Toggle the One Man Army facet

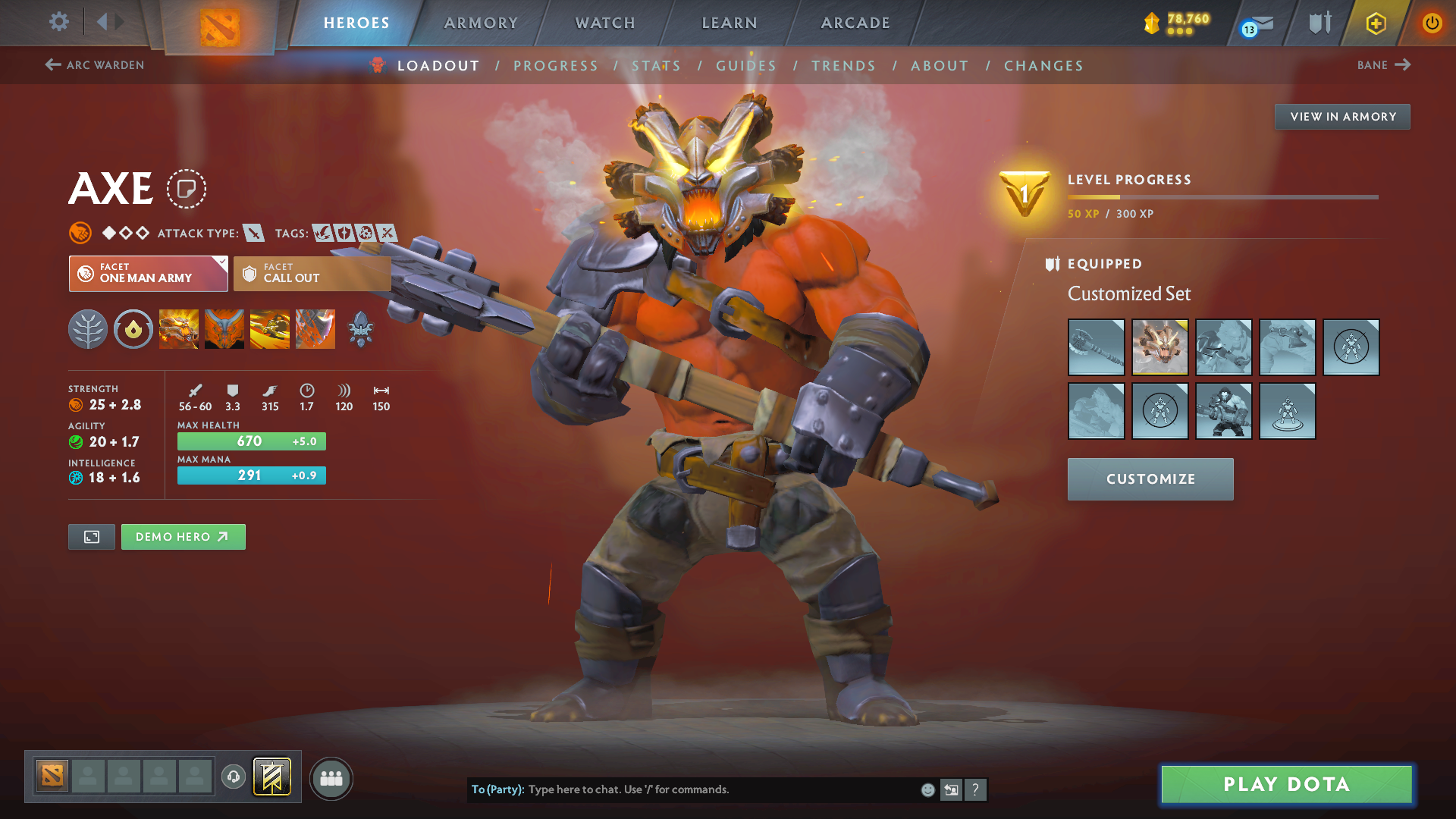click(148, 274)
